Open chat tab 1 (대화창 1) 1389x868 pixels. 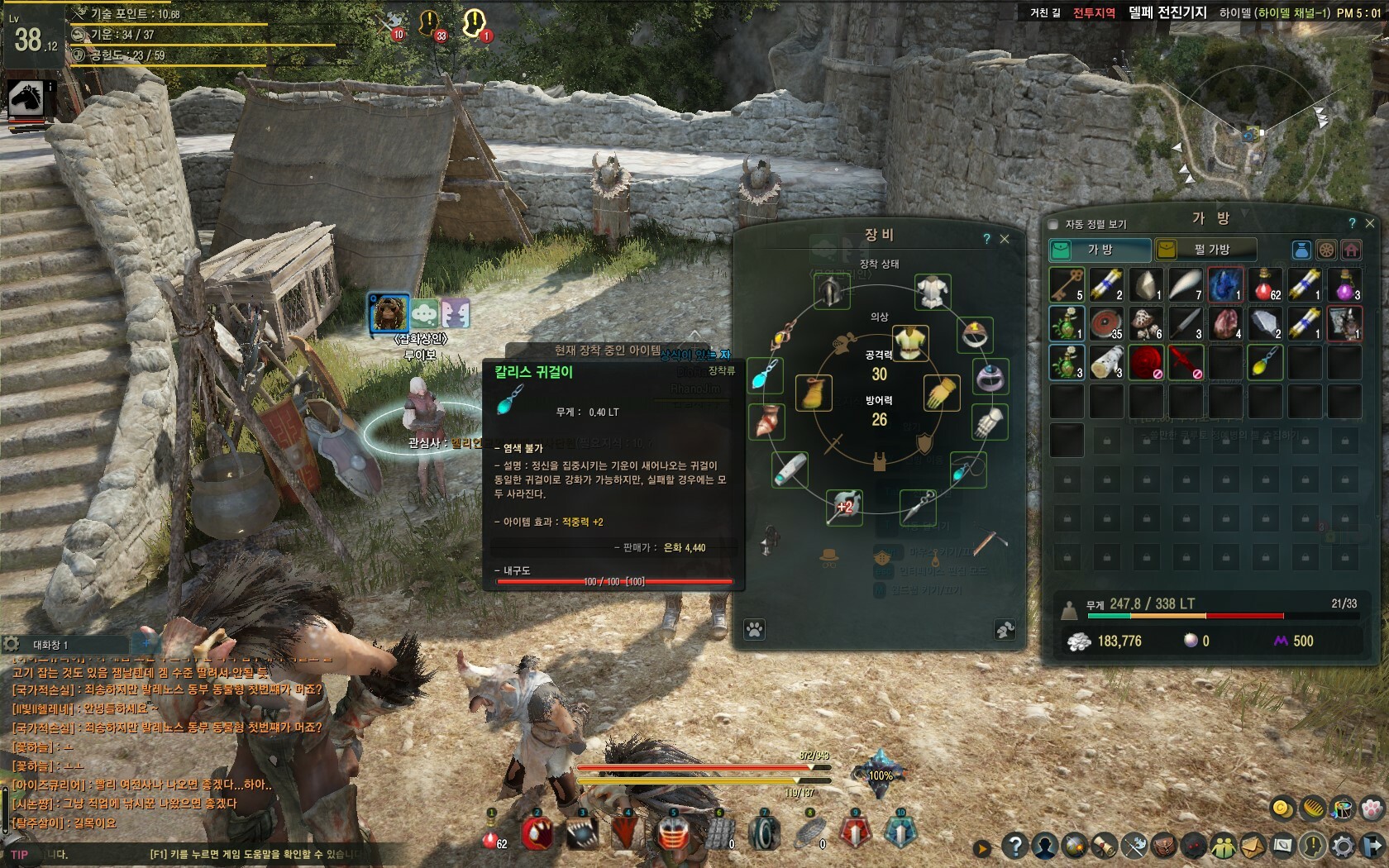51,645
